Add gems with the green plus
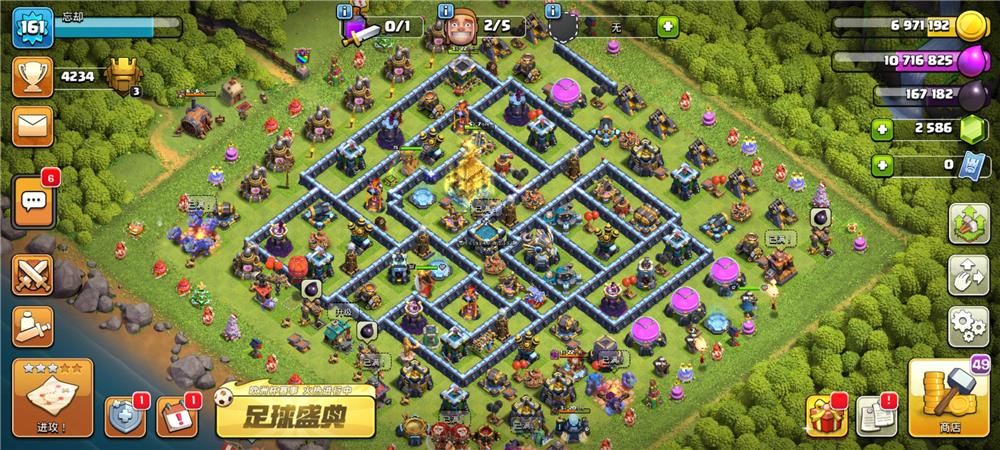The width and height of the screenshot is (1000, 450). pyautogui.click(x=882, y=128)
